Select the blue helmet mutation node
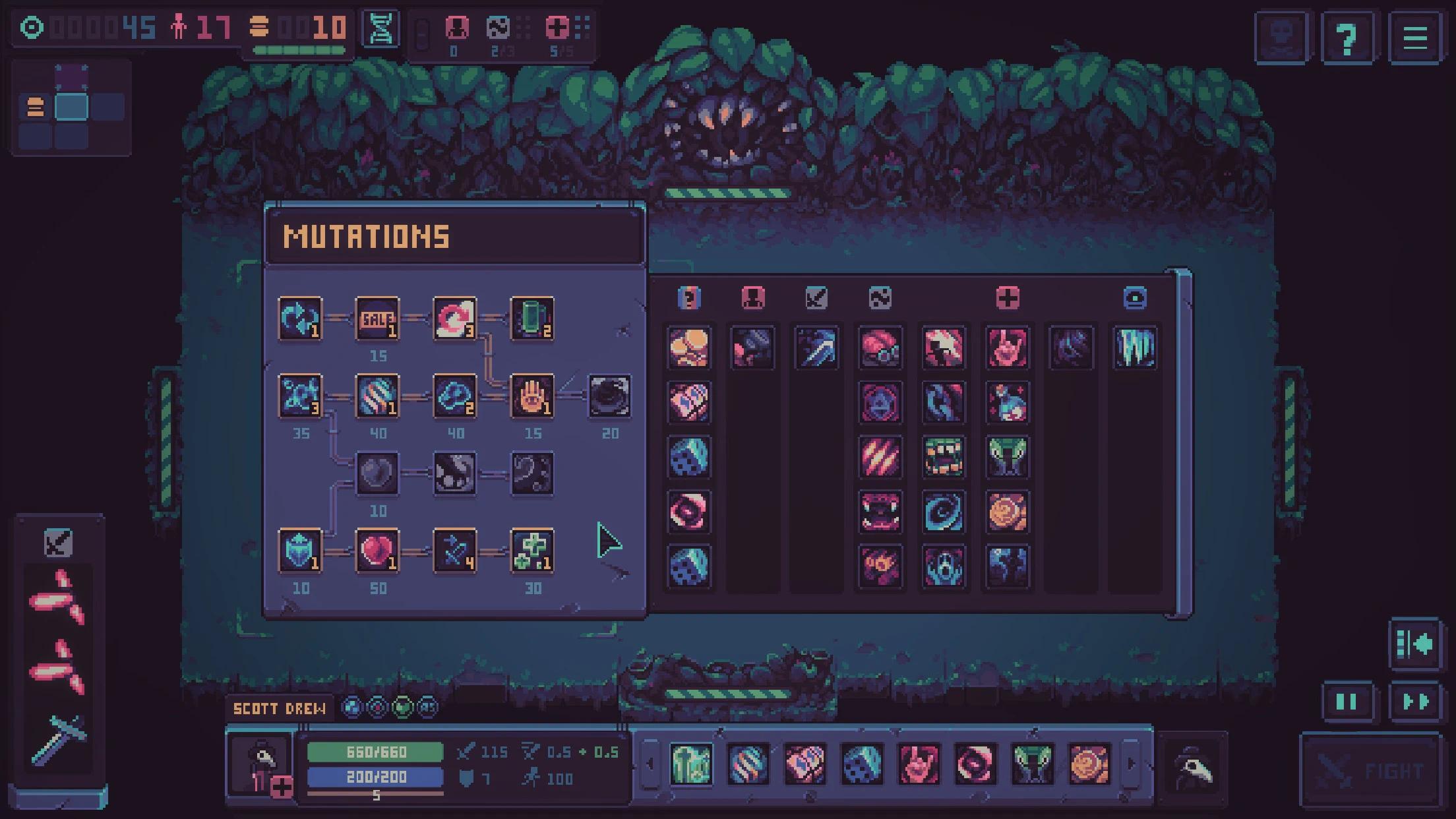Viewport: 1456px width, 819px height. [300, 551]
